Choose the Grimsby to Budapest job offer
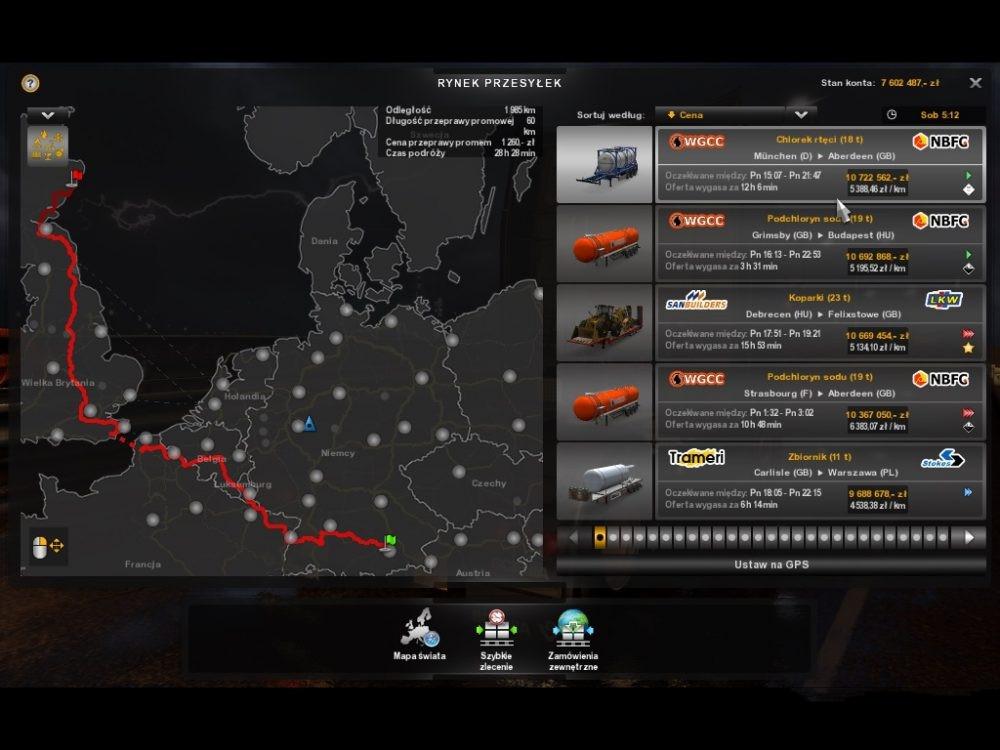The width and height of the screenshot is (1000, 750). [819, 244]
